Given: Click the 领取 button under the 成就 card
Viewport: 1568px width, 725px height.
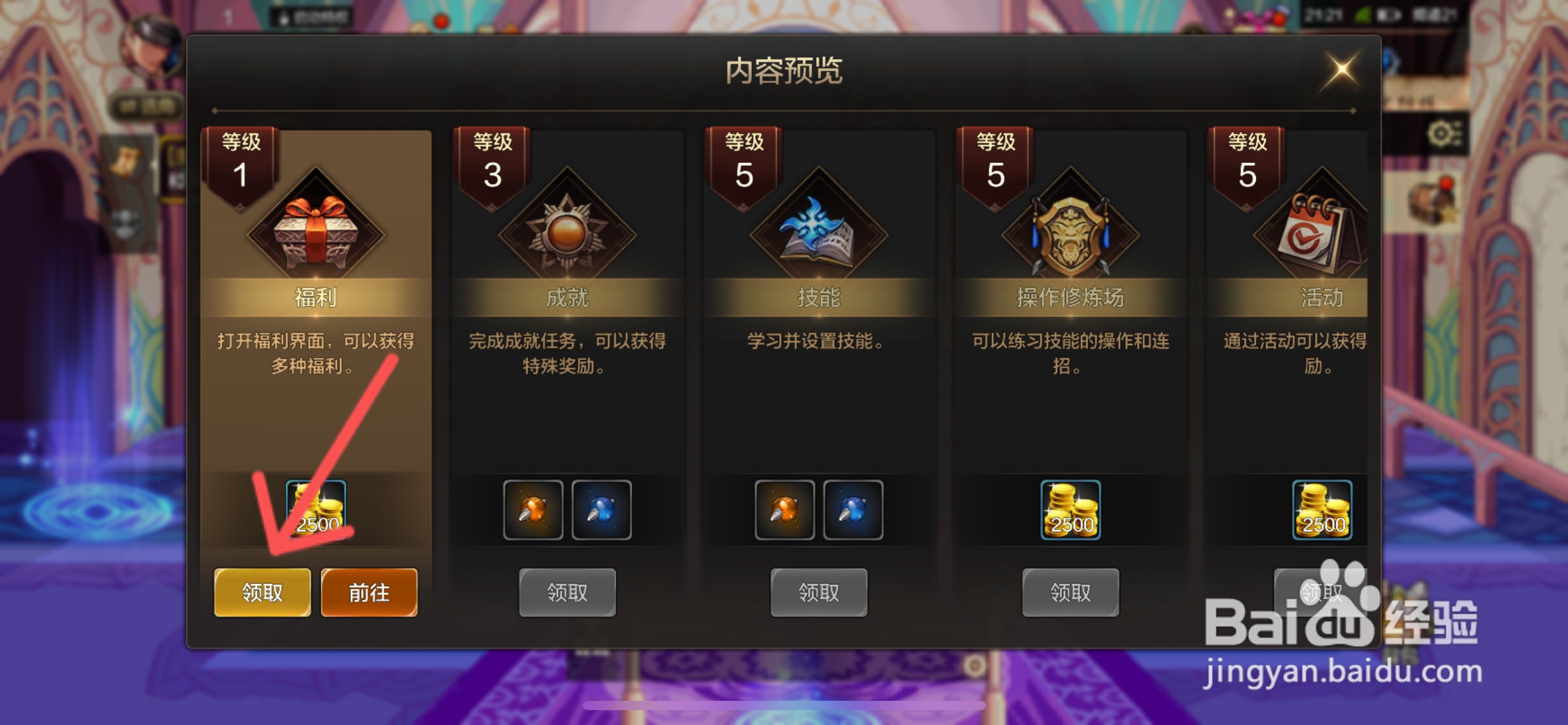Looking at the screenshot, I should point(567,592).
